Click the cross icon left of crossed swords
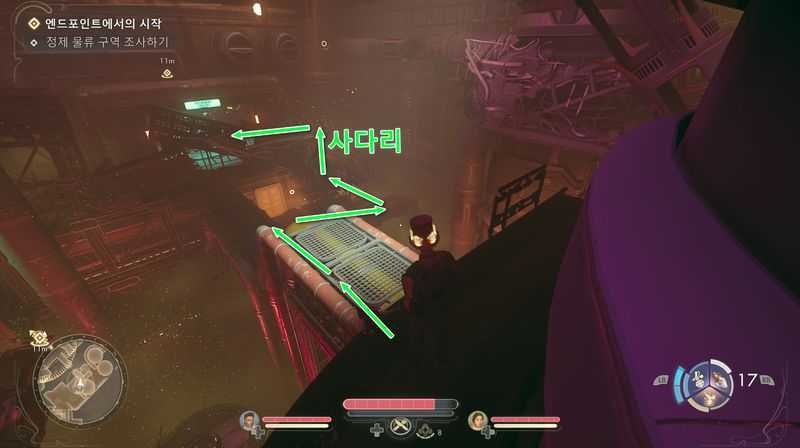This screenshot has height=448, width=800. click(376, 430)
